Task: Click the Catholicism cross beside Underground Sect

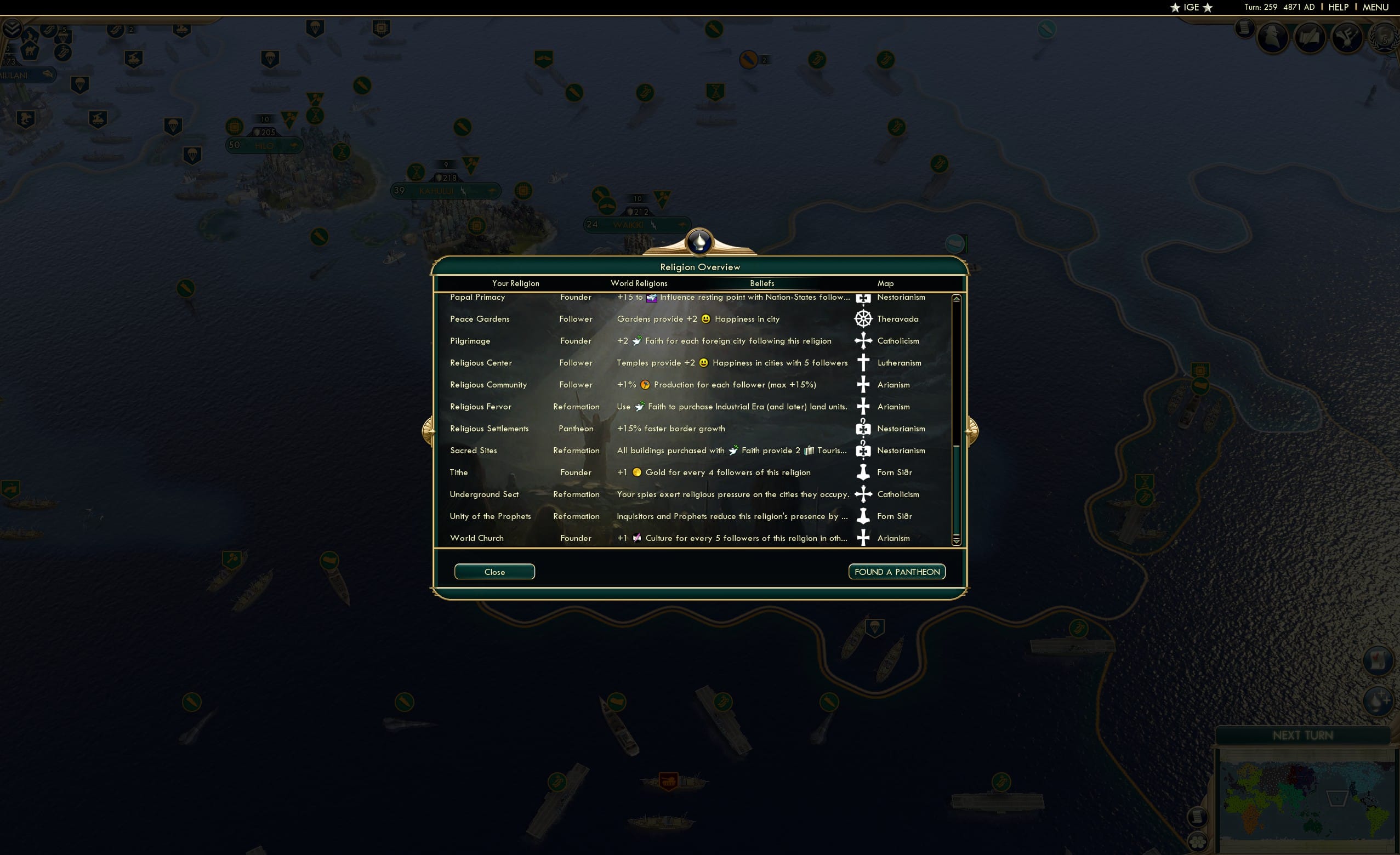Action: (864, 494)
